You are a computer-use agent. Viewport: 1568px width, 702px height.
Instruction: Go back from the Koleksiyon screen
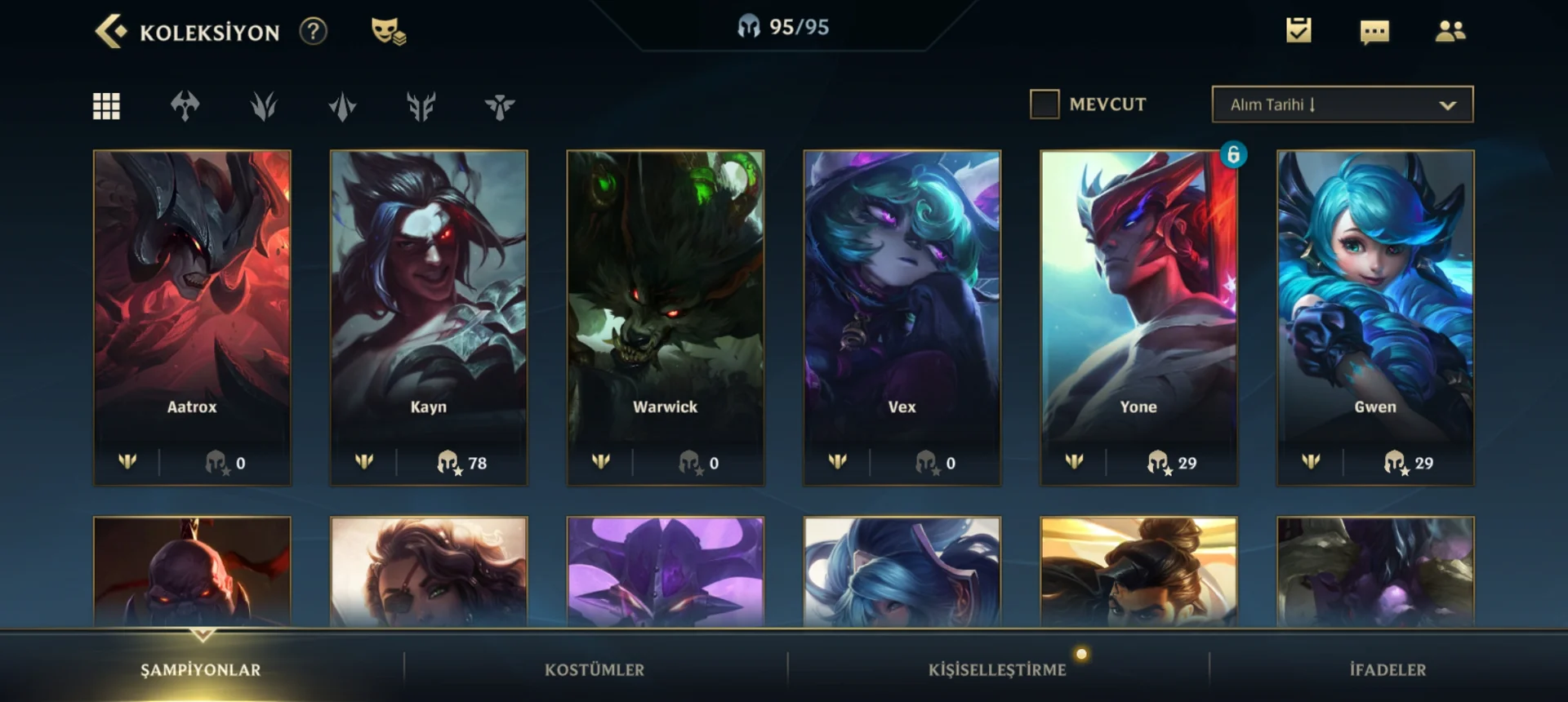click(x=111, y=32)
